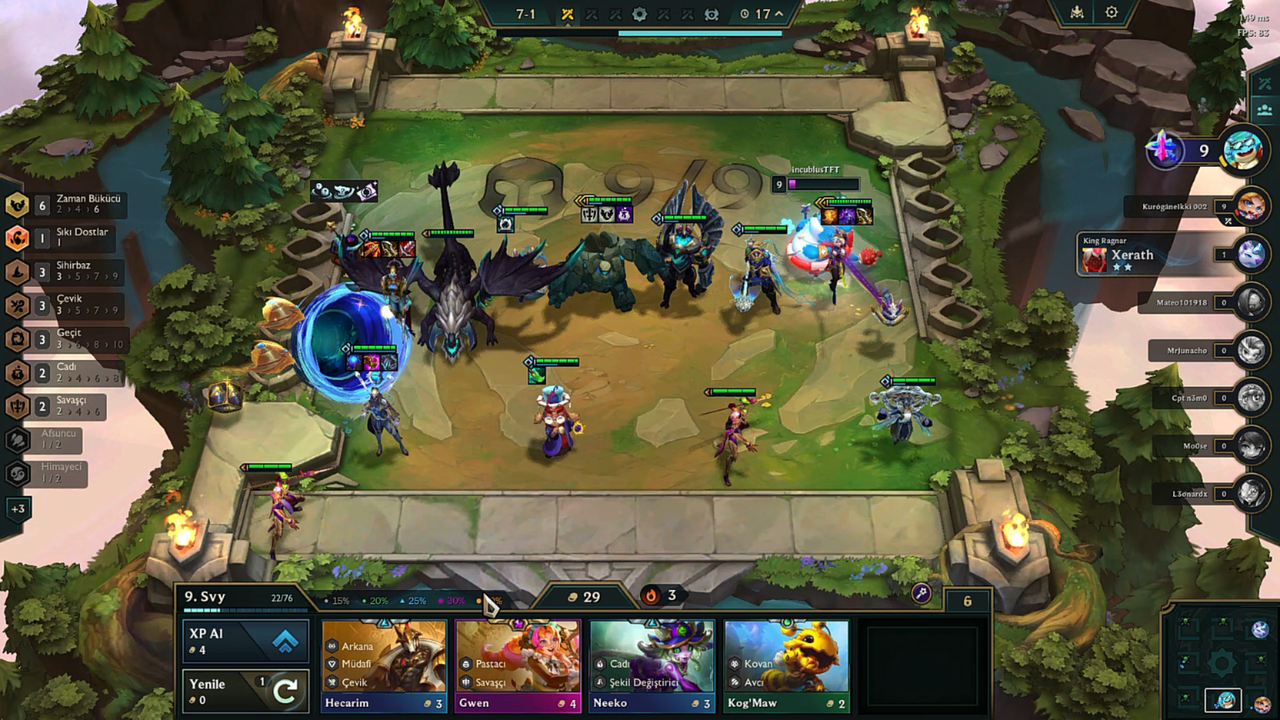
Task: Open the minimap board overview
Action: [1222, 660]
